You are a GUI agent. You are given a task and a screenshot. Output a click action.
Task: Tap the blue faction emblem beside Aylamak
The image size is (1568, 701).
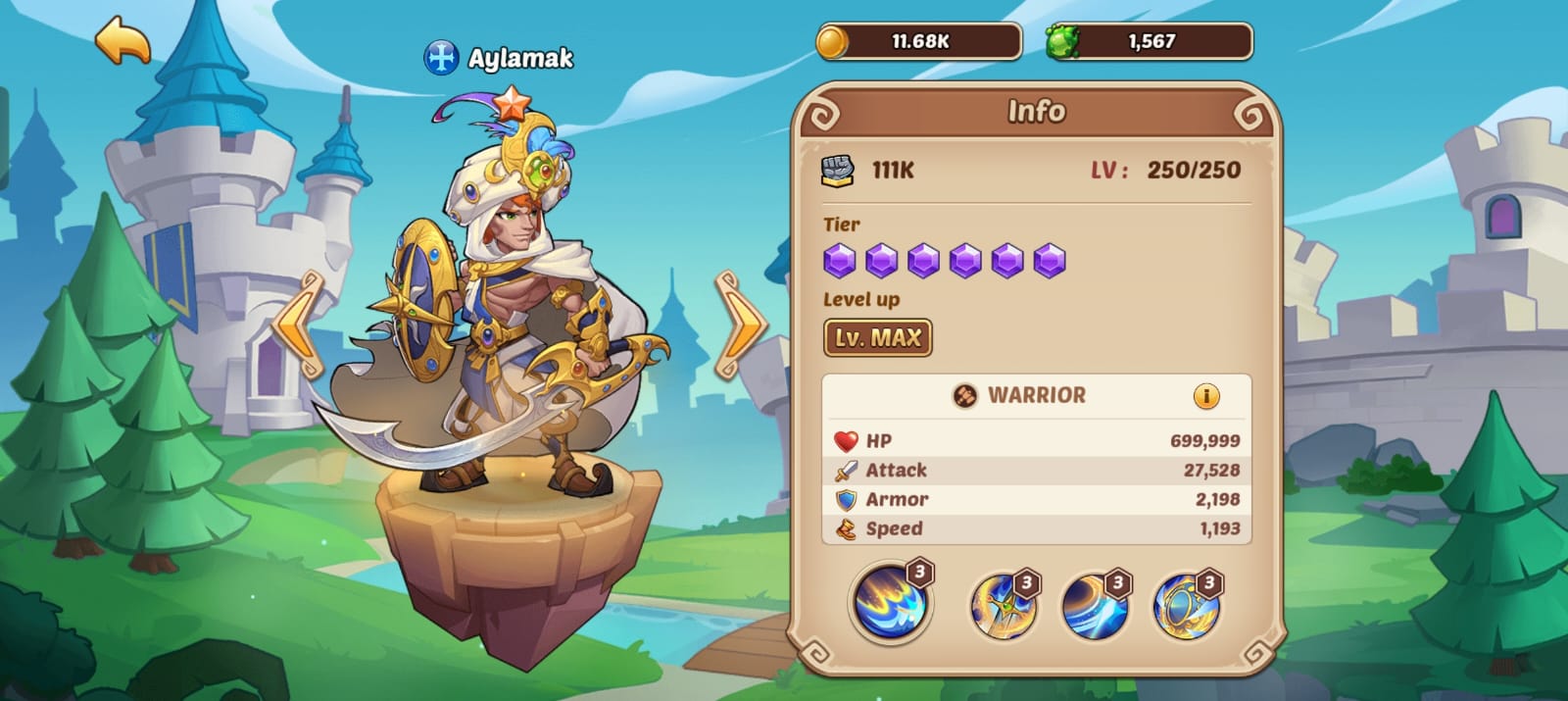point(441,58)
